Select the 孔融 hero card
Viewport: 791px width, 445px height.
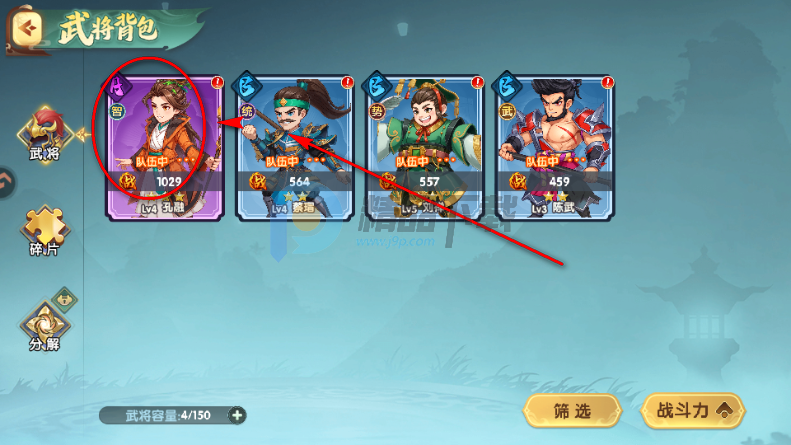click(155, 146)
